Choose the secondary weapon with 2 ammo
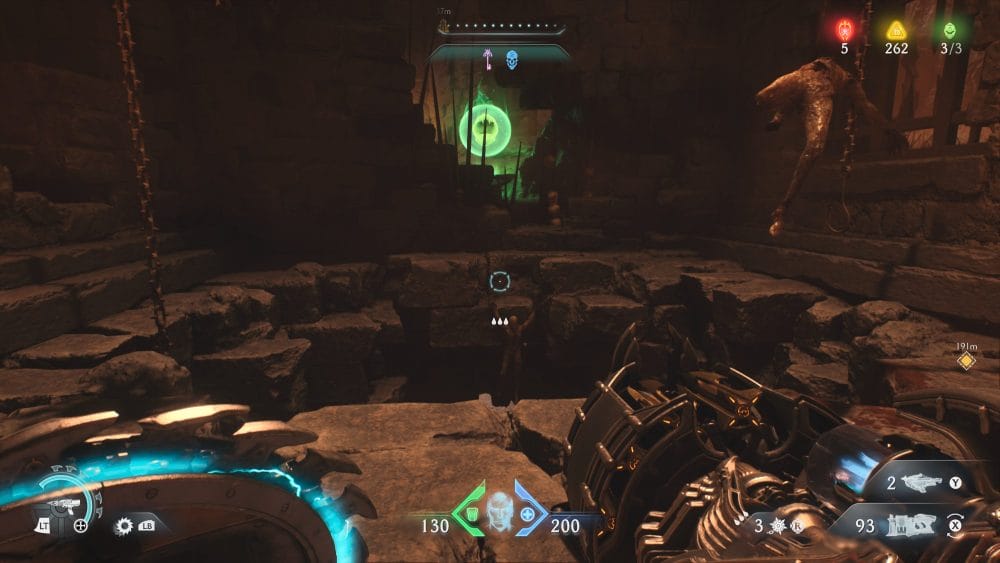The height and width of the screenshot is (563, 1000). 922,483
